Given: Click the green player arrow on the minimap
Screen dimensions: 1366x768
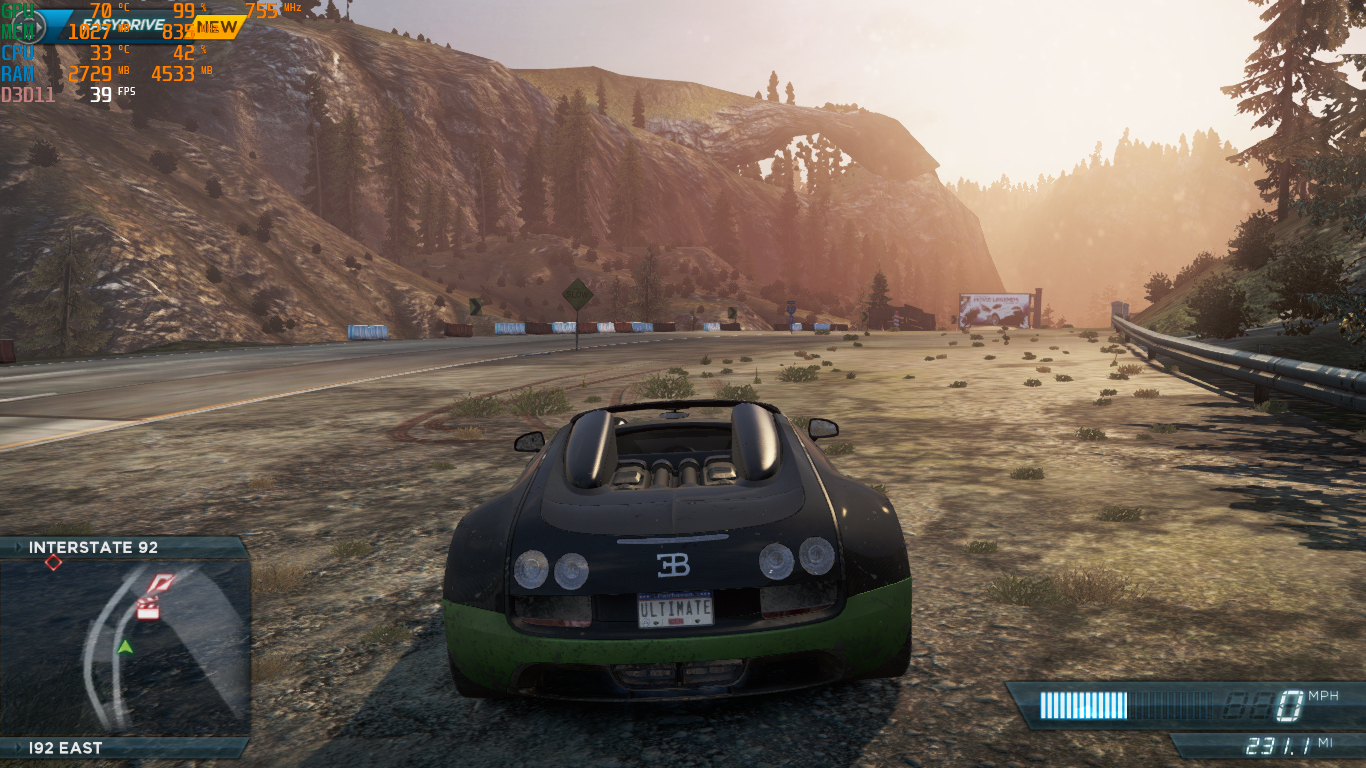Looking at the screenshot, I should (x=125, y=647).
